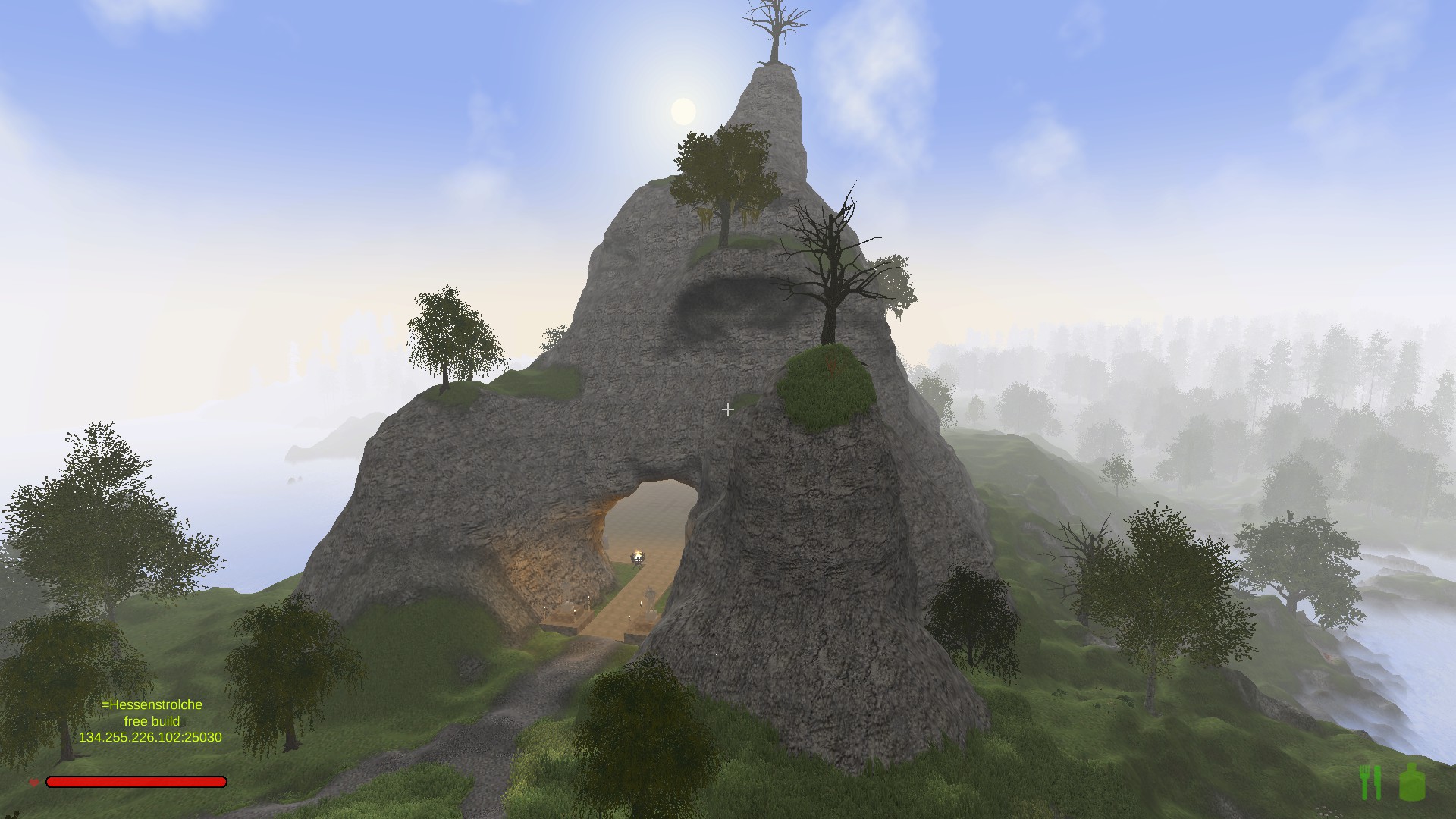
Task: Click the fork and knife hunger icon
Action: [1371, 783]
